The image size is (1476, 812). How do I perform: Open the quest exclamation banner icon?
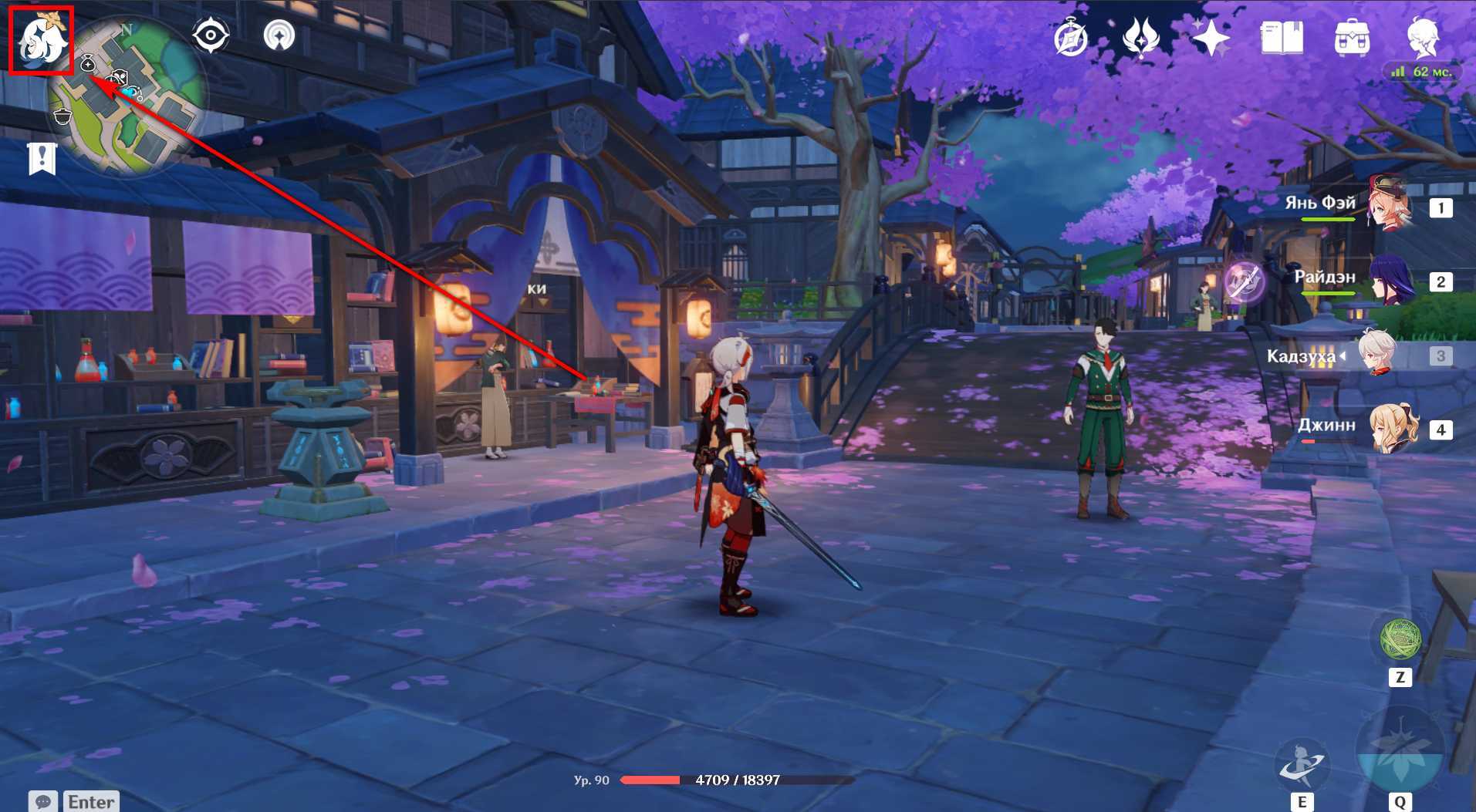pyautogui.click(x=42, y=159)
